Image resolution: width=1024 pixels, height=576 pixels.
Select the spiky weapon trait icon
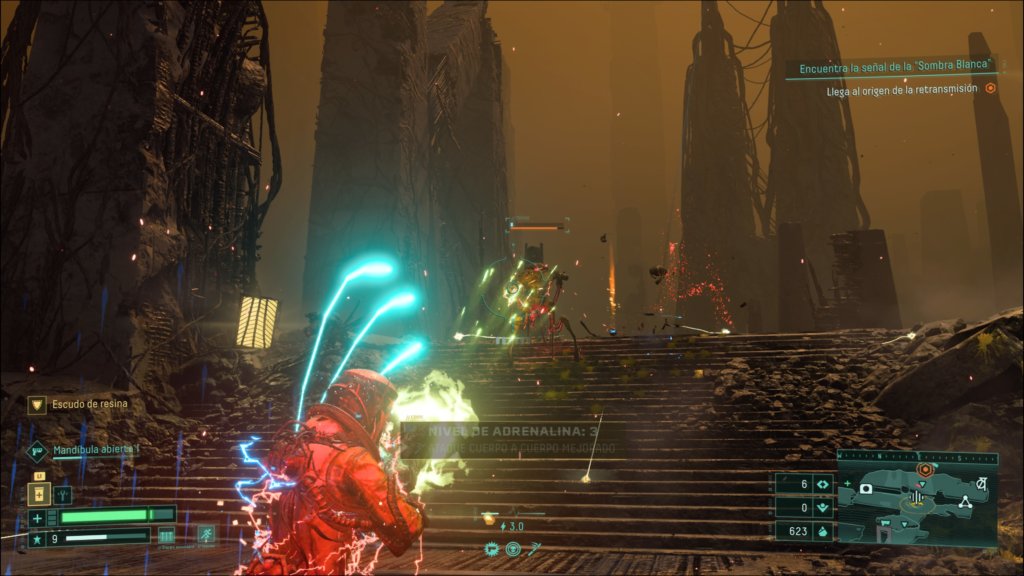(492, 548)
